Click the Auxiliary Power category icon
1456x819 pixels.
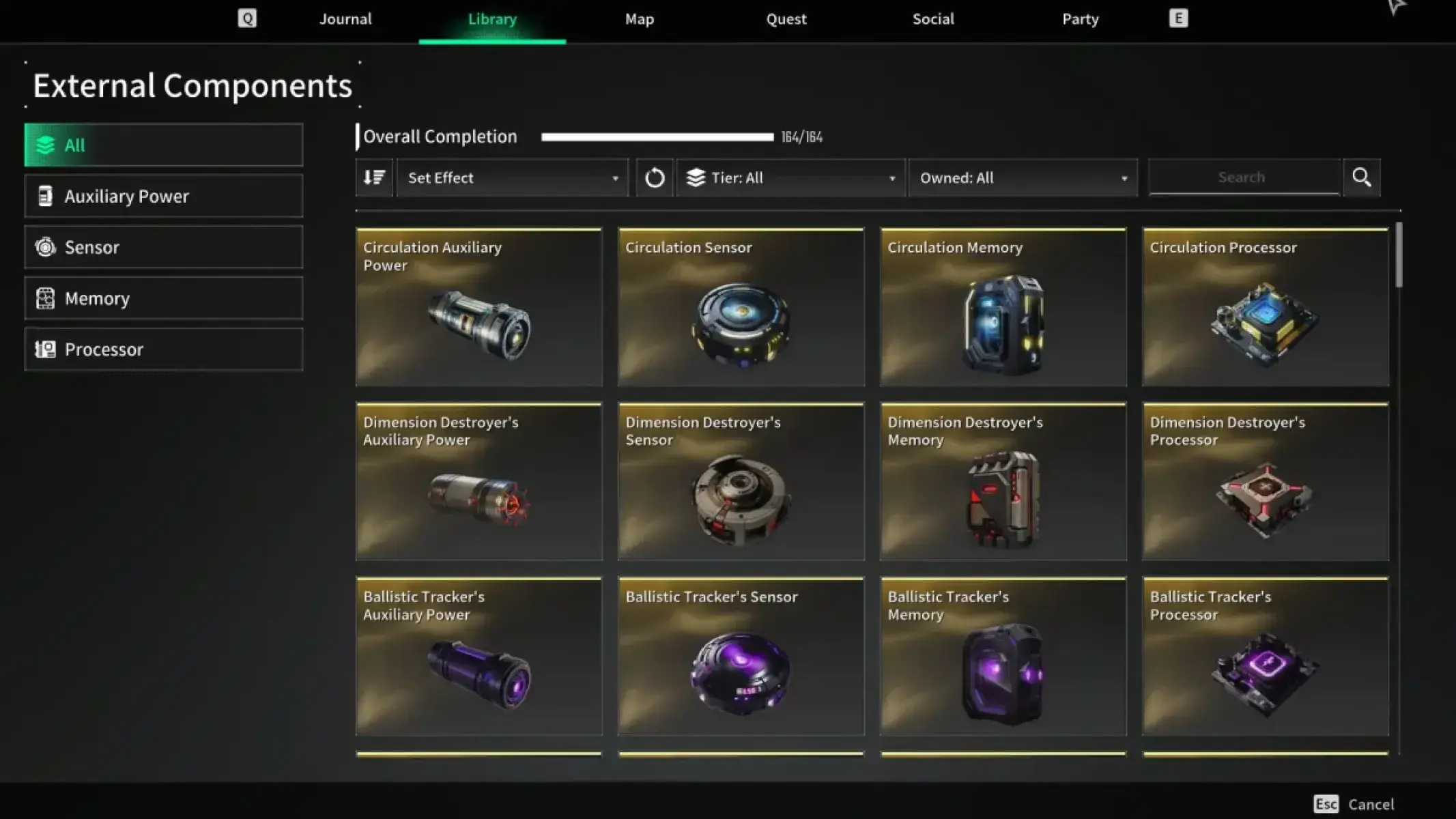45,196
